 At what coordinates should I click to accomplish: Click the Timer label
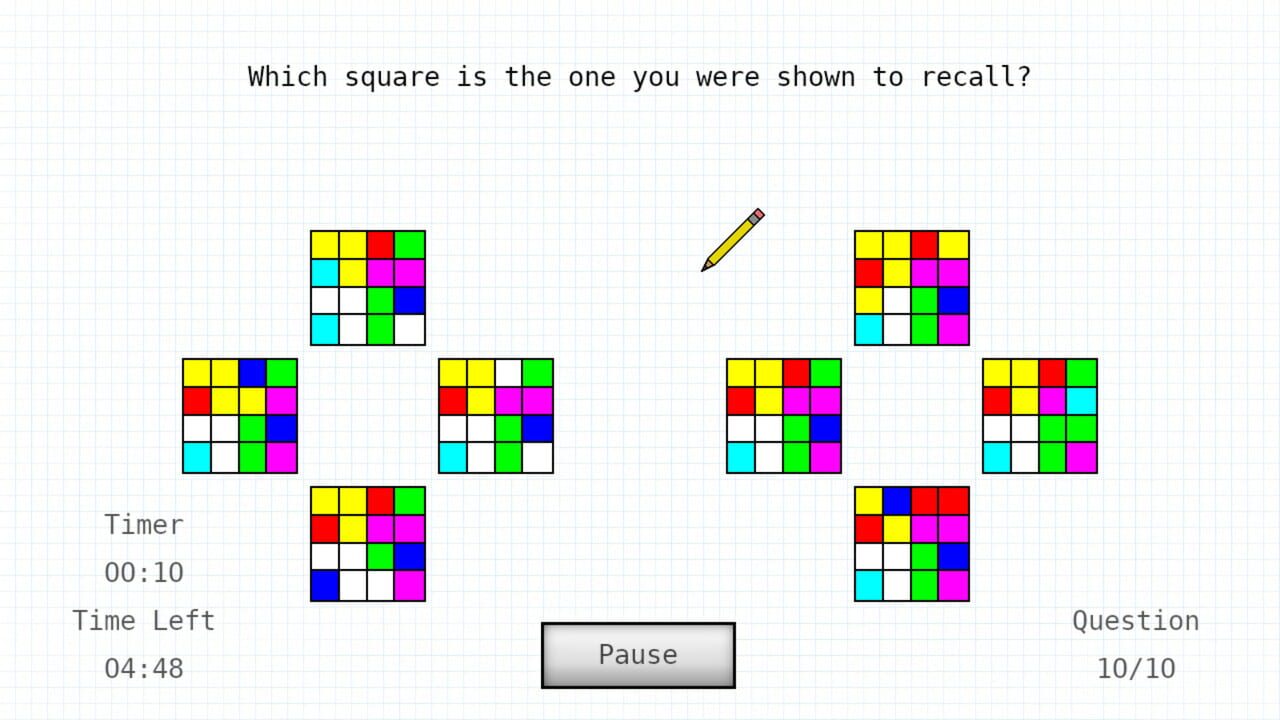tap(143, 524)
